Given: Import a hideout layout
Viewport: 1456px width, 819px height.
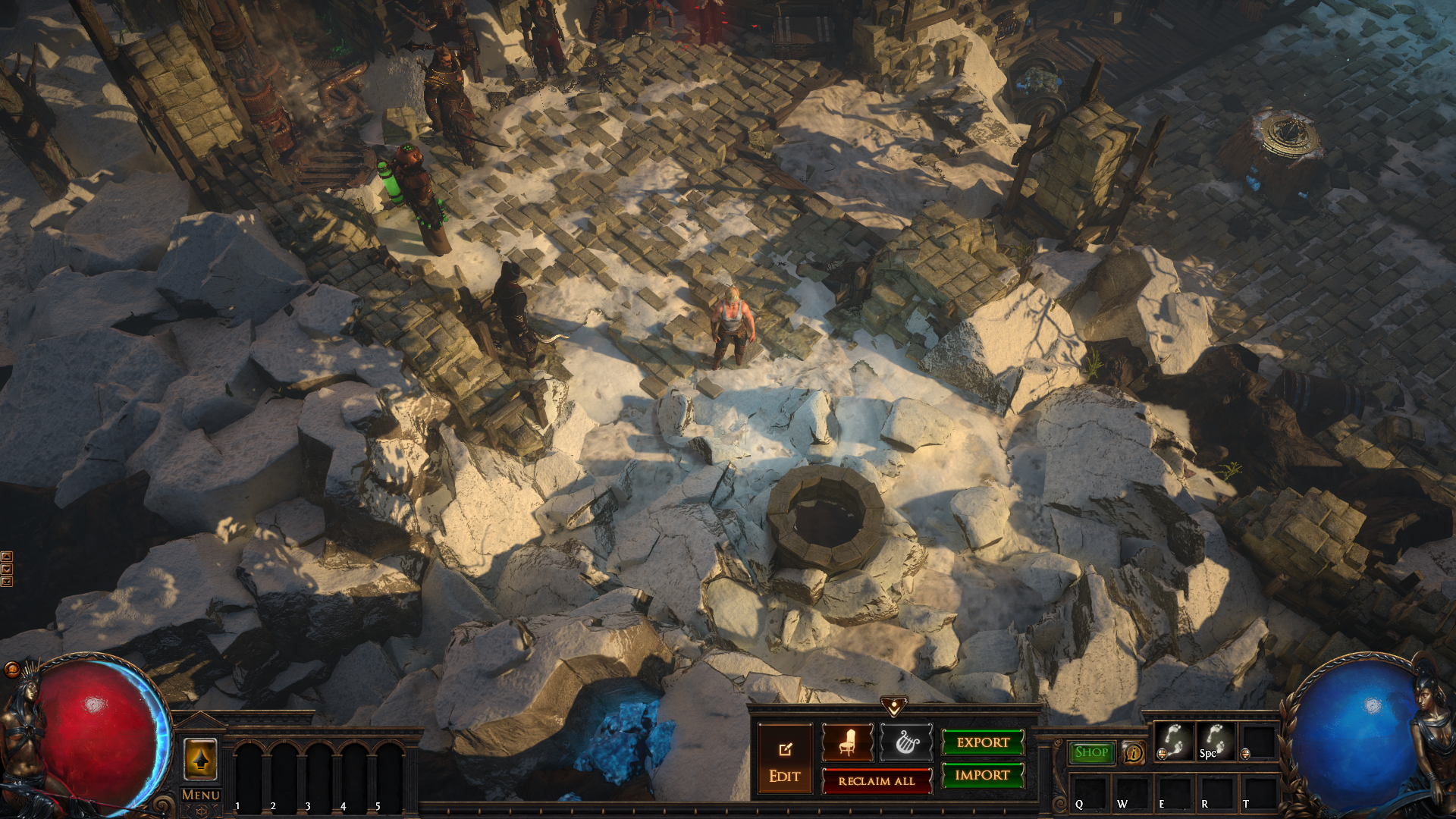Looking at the screenshot, I should [983, 775].
